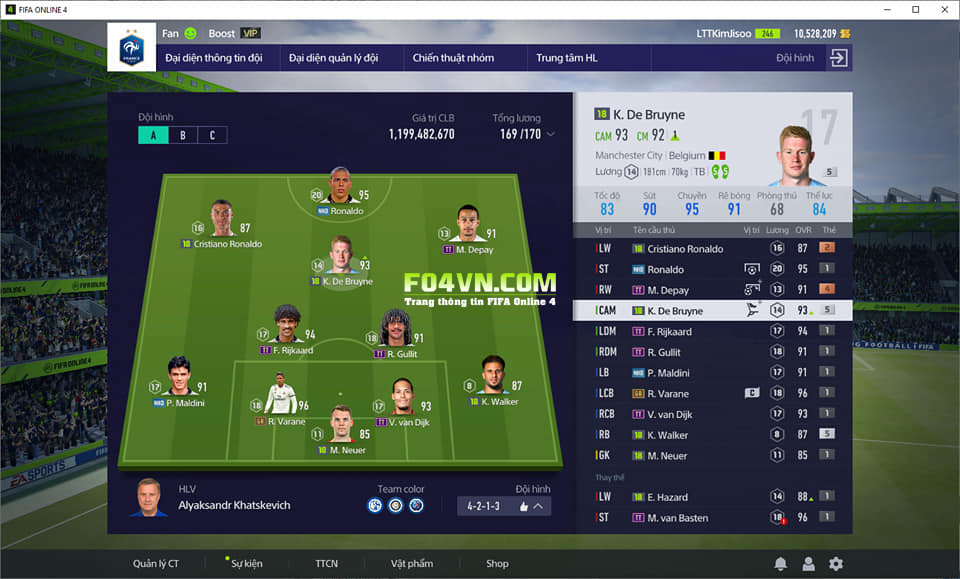
Task: Select squad tab B
Action: point(183,135)
